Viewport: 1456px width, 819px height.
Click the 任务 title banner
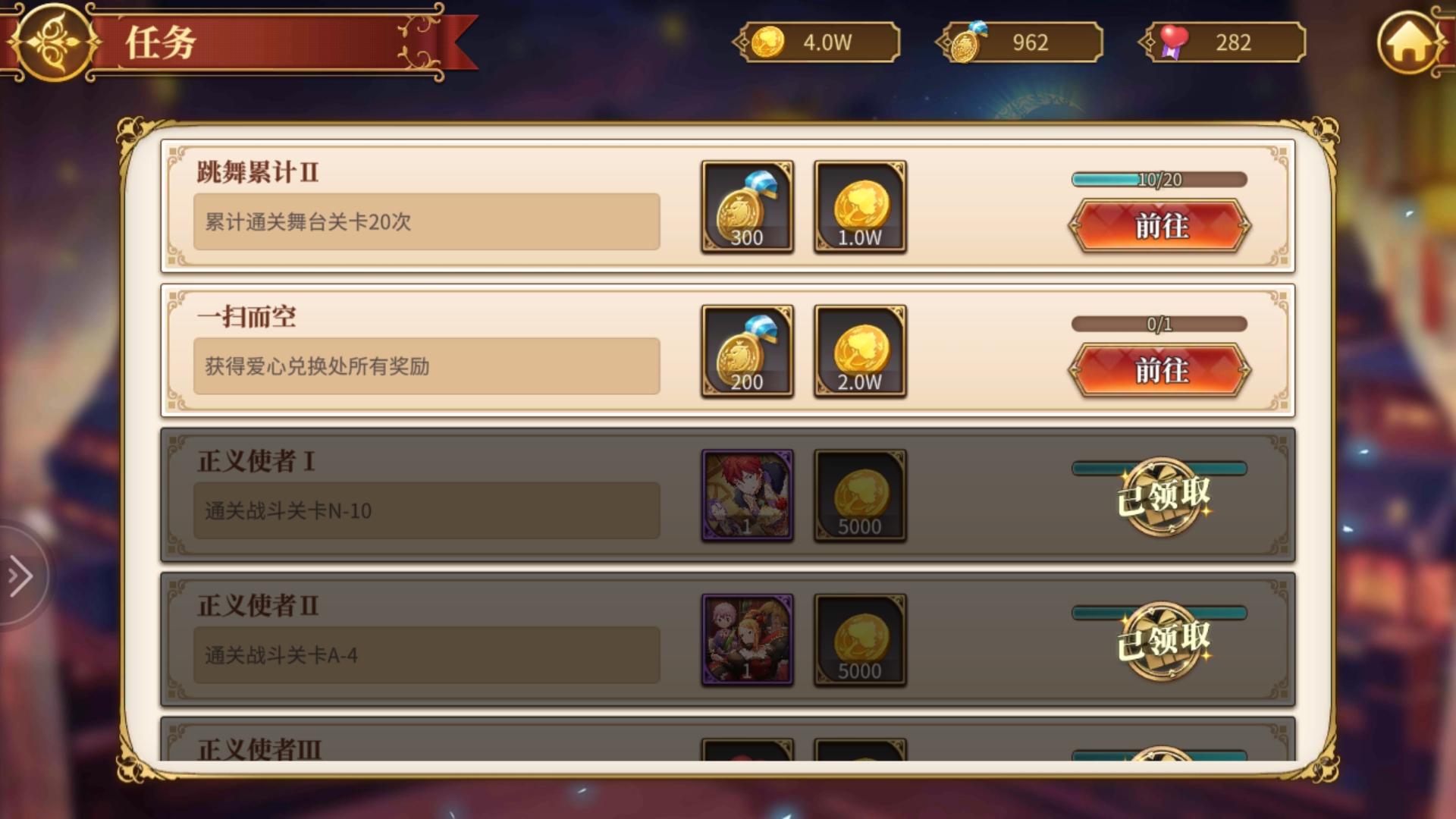227,42
